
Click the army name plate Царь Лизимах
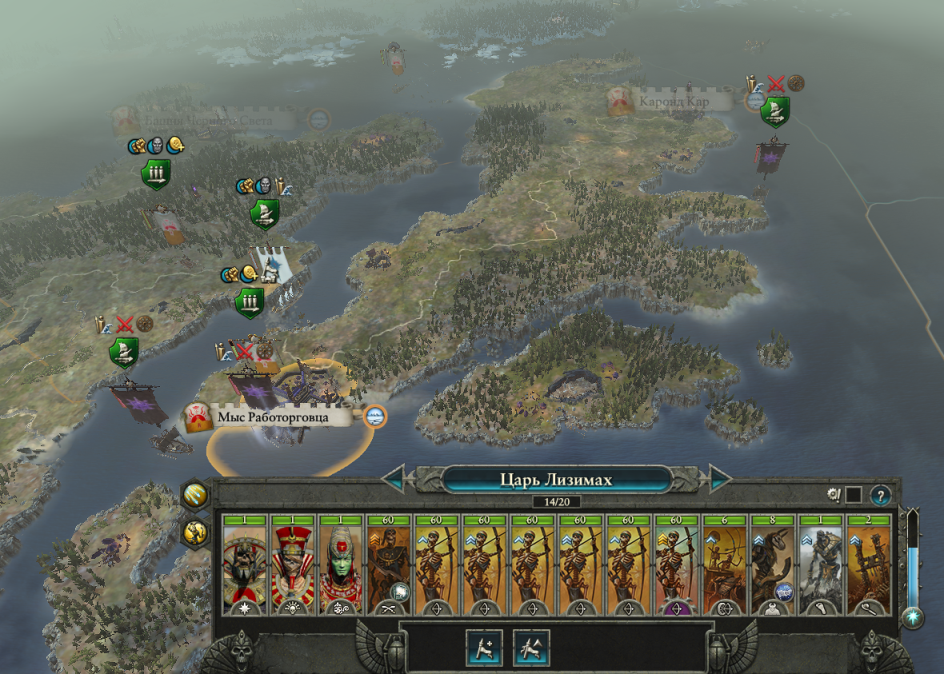(556, 479)
